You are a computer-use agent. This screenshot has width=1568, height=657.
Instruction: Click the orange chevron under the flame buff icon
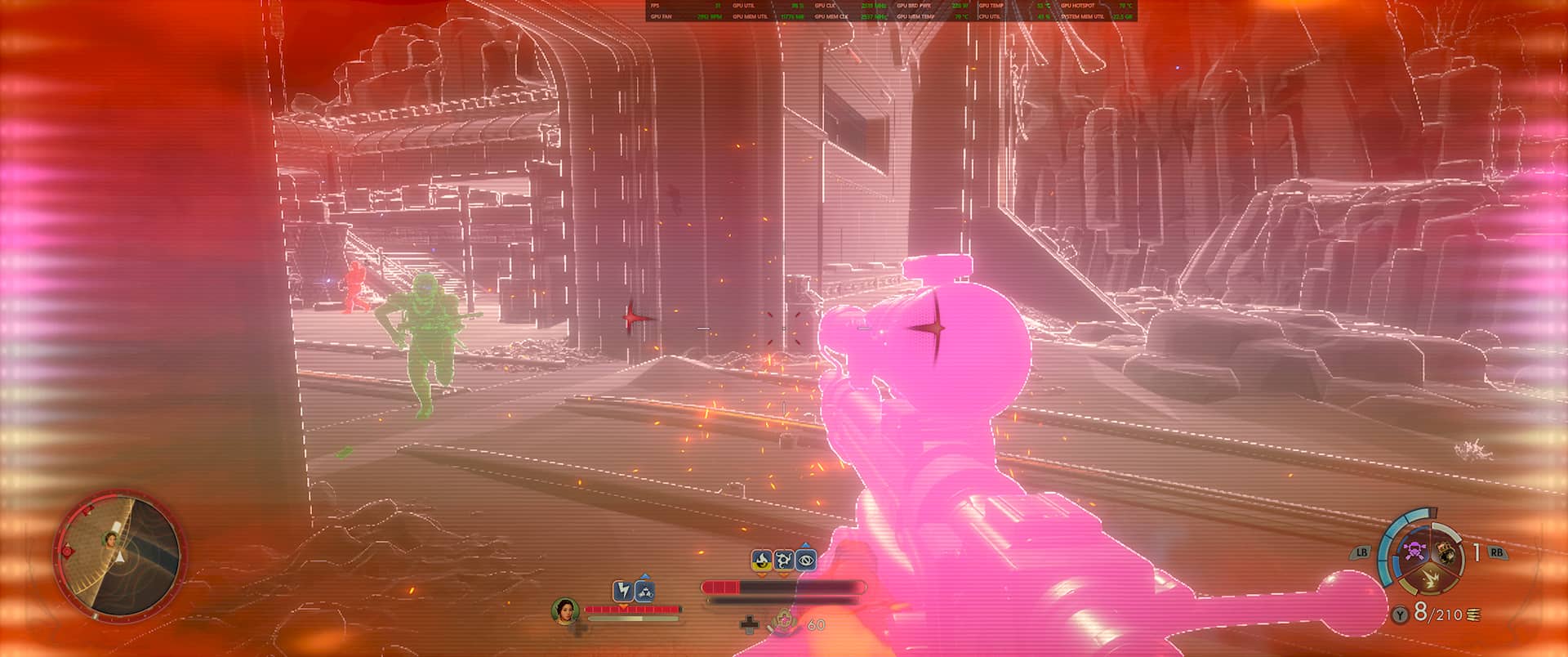pyautogui.click(x=762, y=574)
